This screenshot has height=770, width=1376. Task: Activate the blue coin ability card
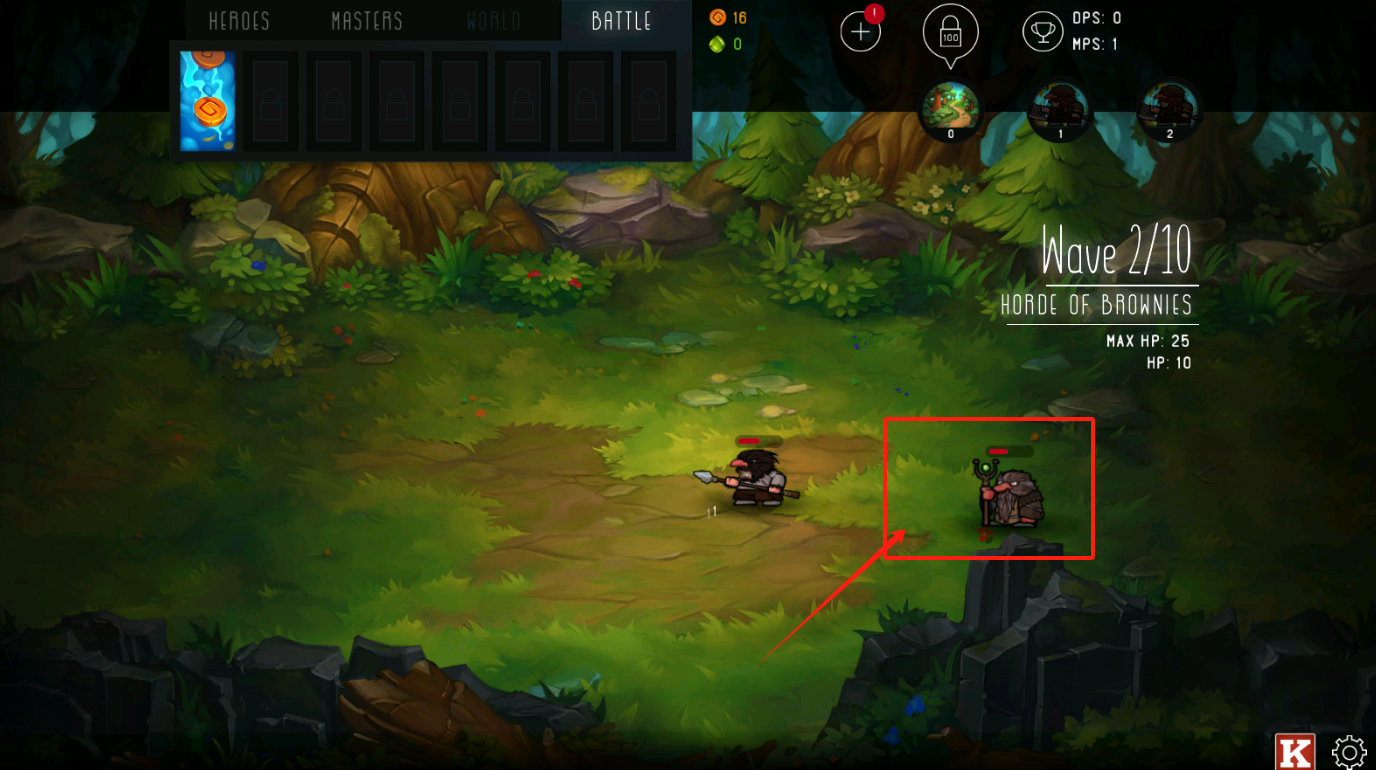tap(207, 101)
